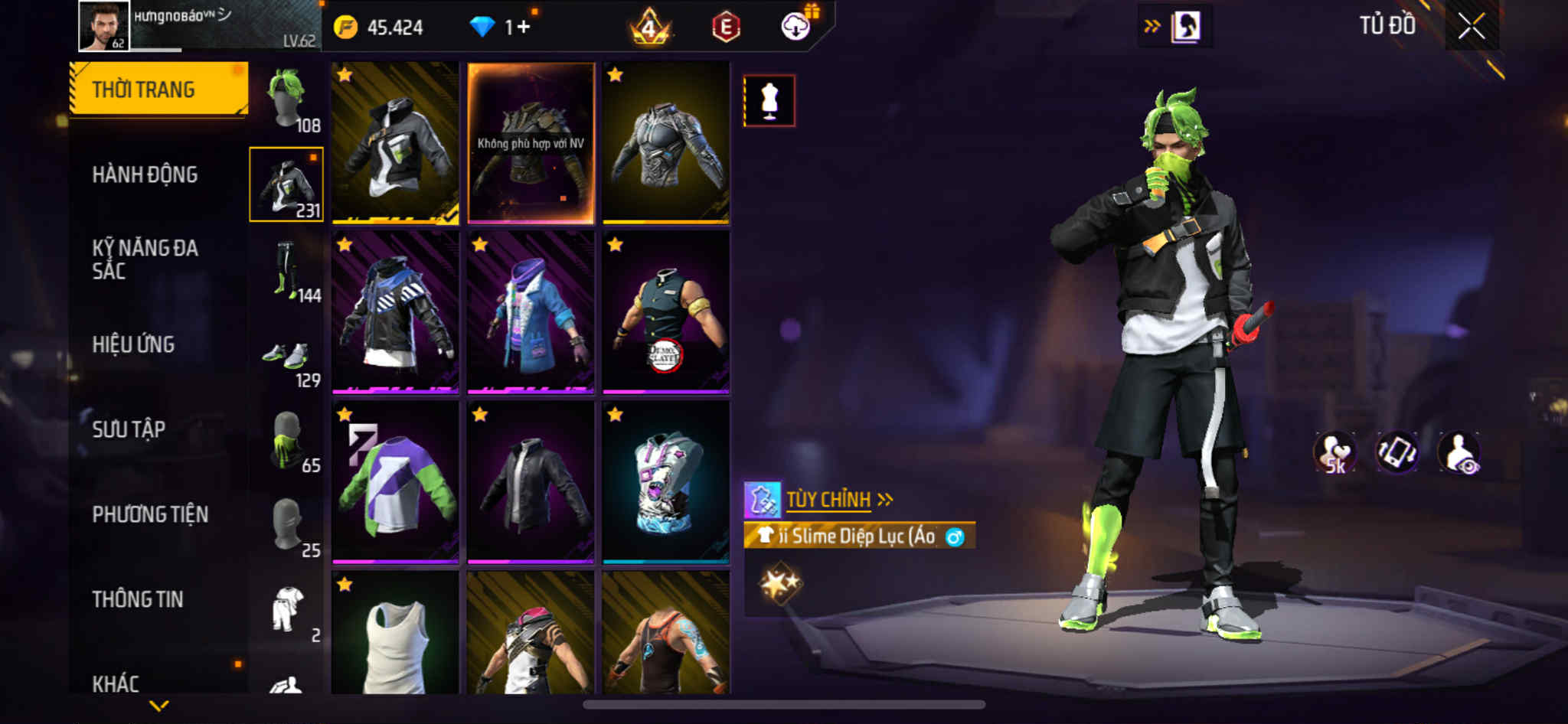
Task: Add diamonds with the plus button
Action: (524, 28)
